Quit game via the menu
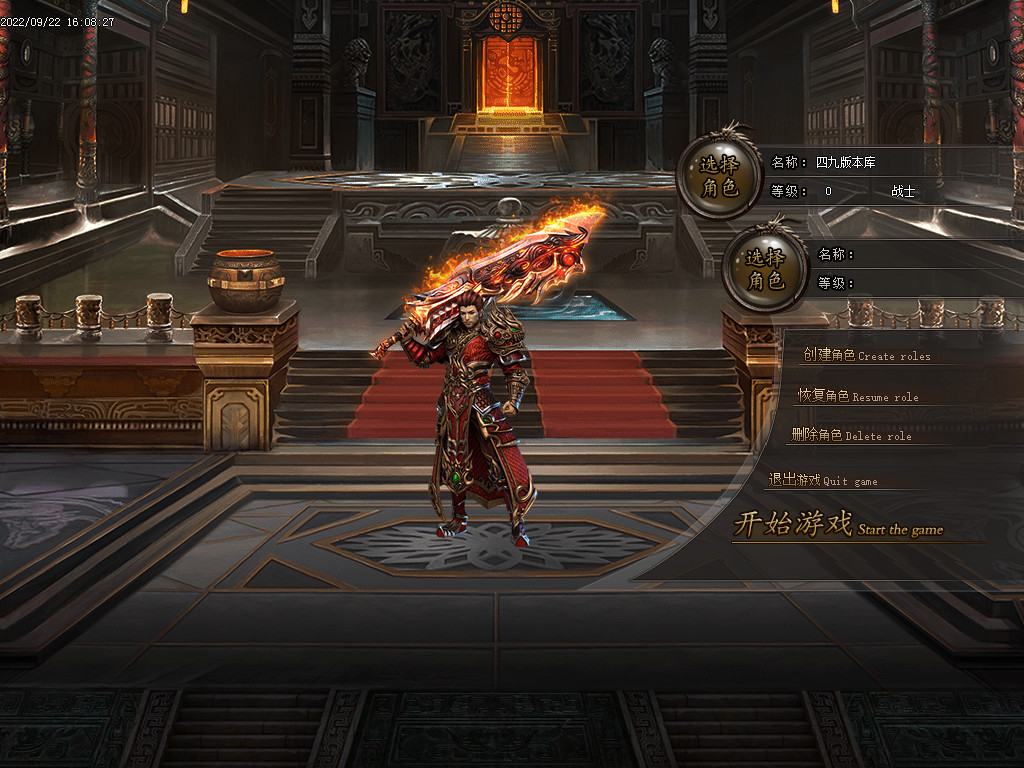Screen dimensions: 1024x768 [823, 480]
